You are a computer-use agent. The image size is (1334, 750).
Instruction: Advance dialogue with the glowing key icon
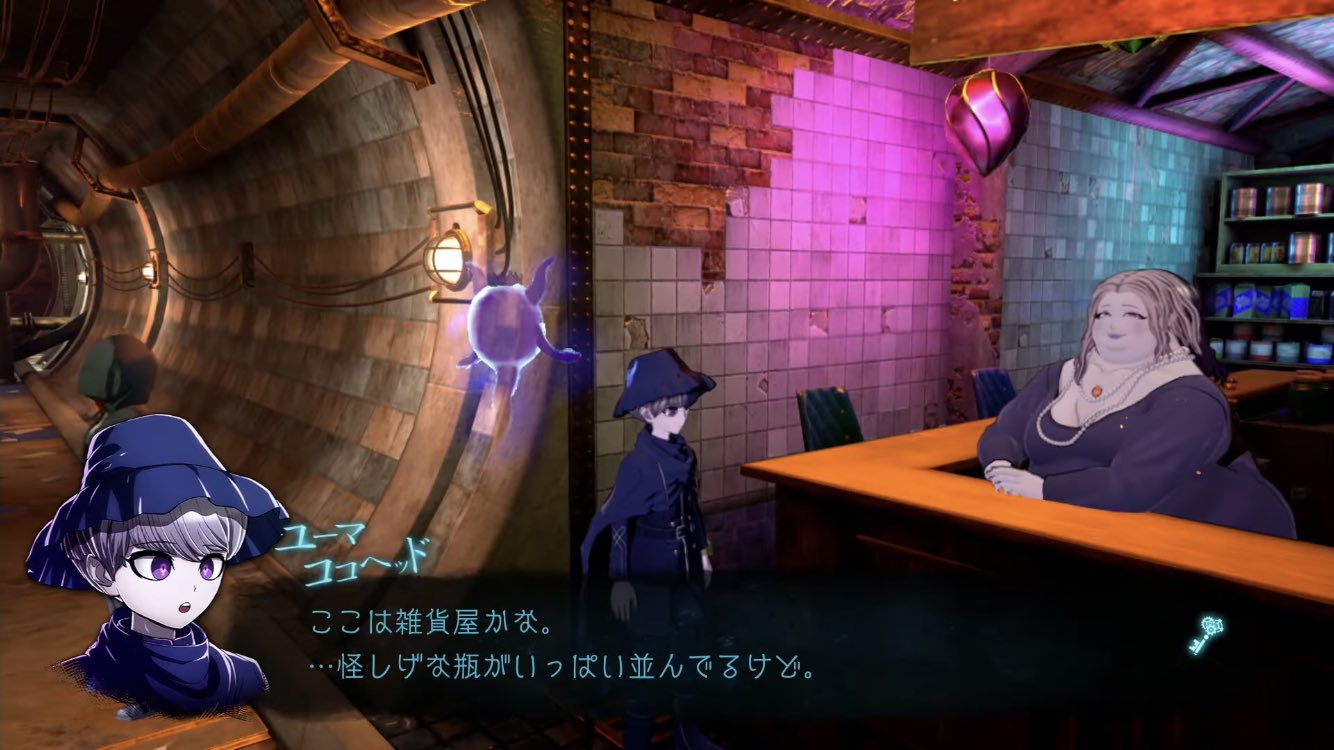pos(1208,635)
